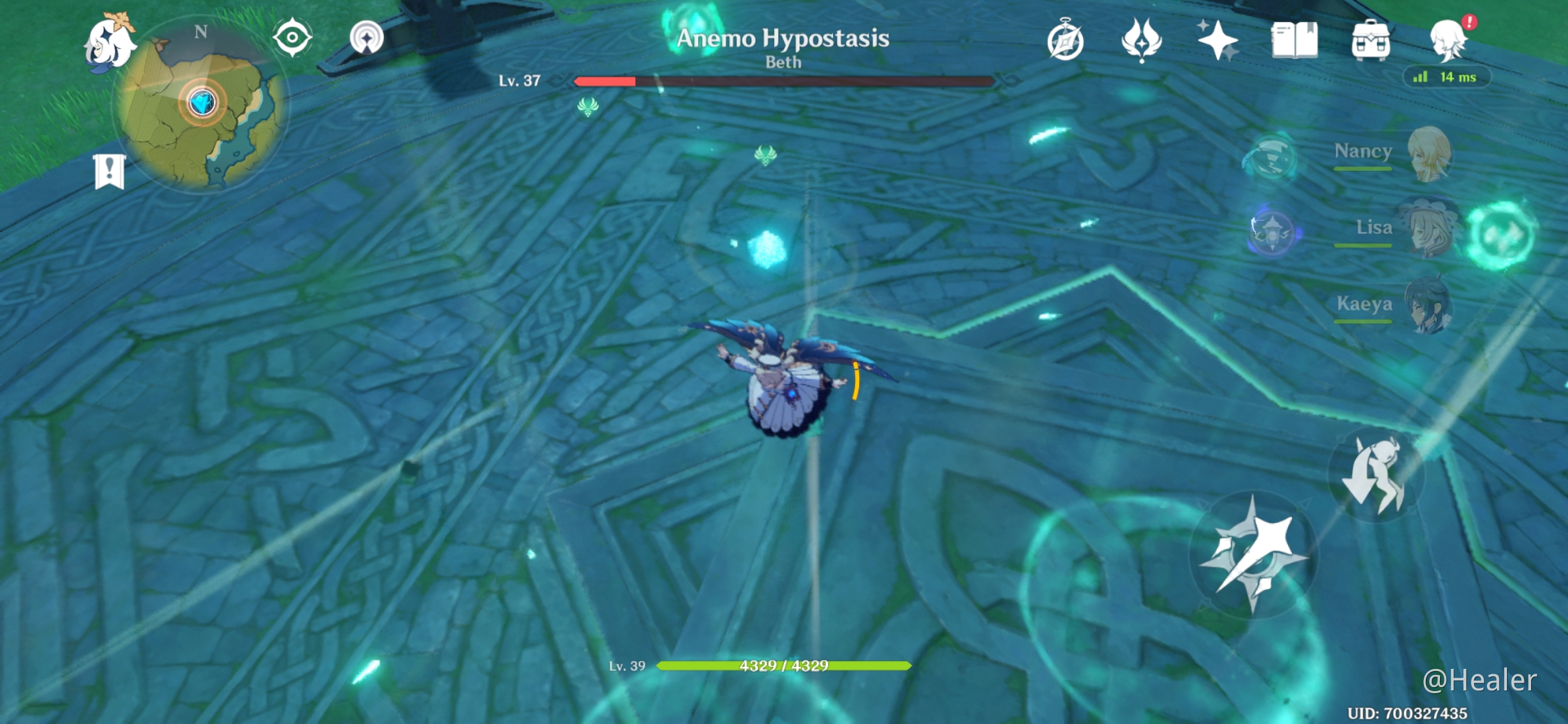The height and width of the screenshot is (724, 1568).
Task: Tap the drop-down glide cancel button
Action: coord(1376,475)
